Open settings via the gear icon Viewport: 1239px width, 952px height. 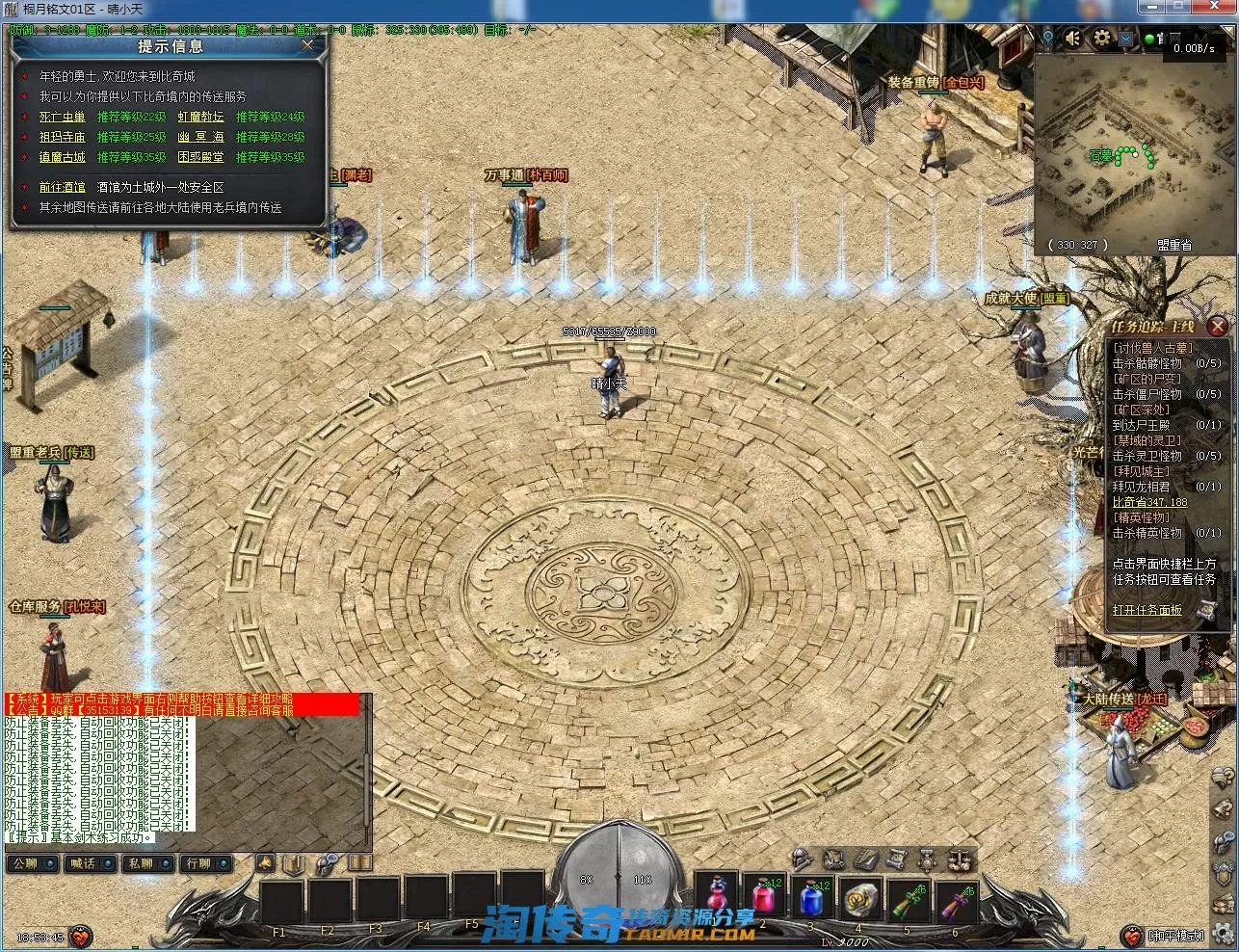click(x=1102, y=39)
